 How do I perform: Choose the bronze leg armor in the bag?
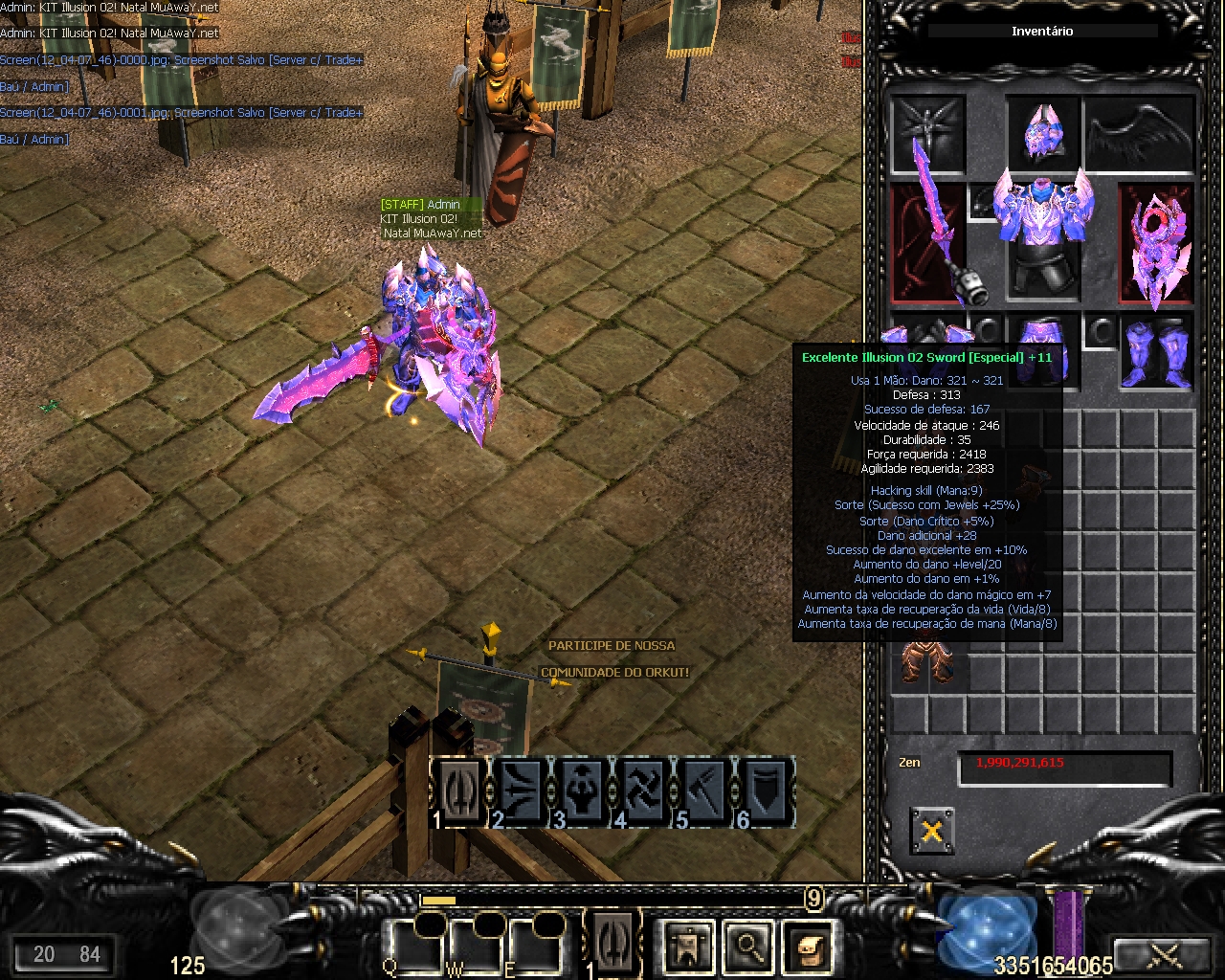[x=927, y=662]
